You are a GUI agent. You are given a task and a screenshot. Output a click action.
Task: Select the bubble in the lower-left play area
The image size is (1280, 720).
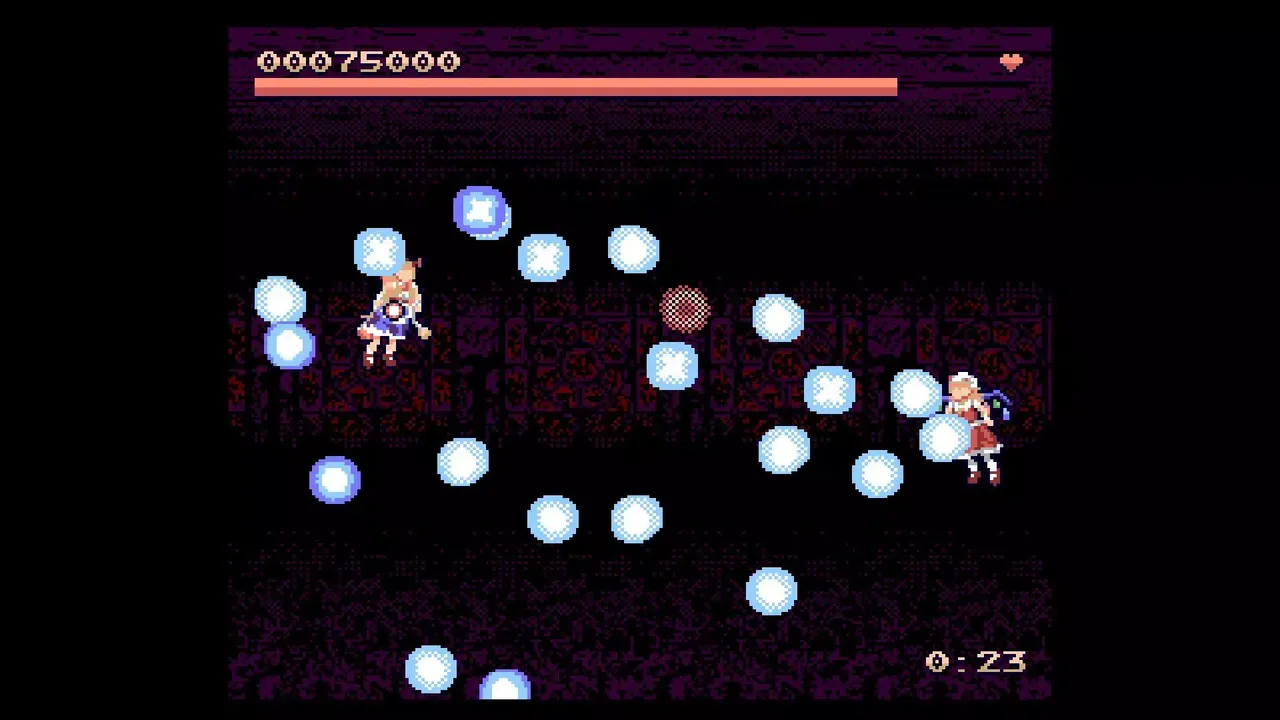(x=334, y=480)
